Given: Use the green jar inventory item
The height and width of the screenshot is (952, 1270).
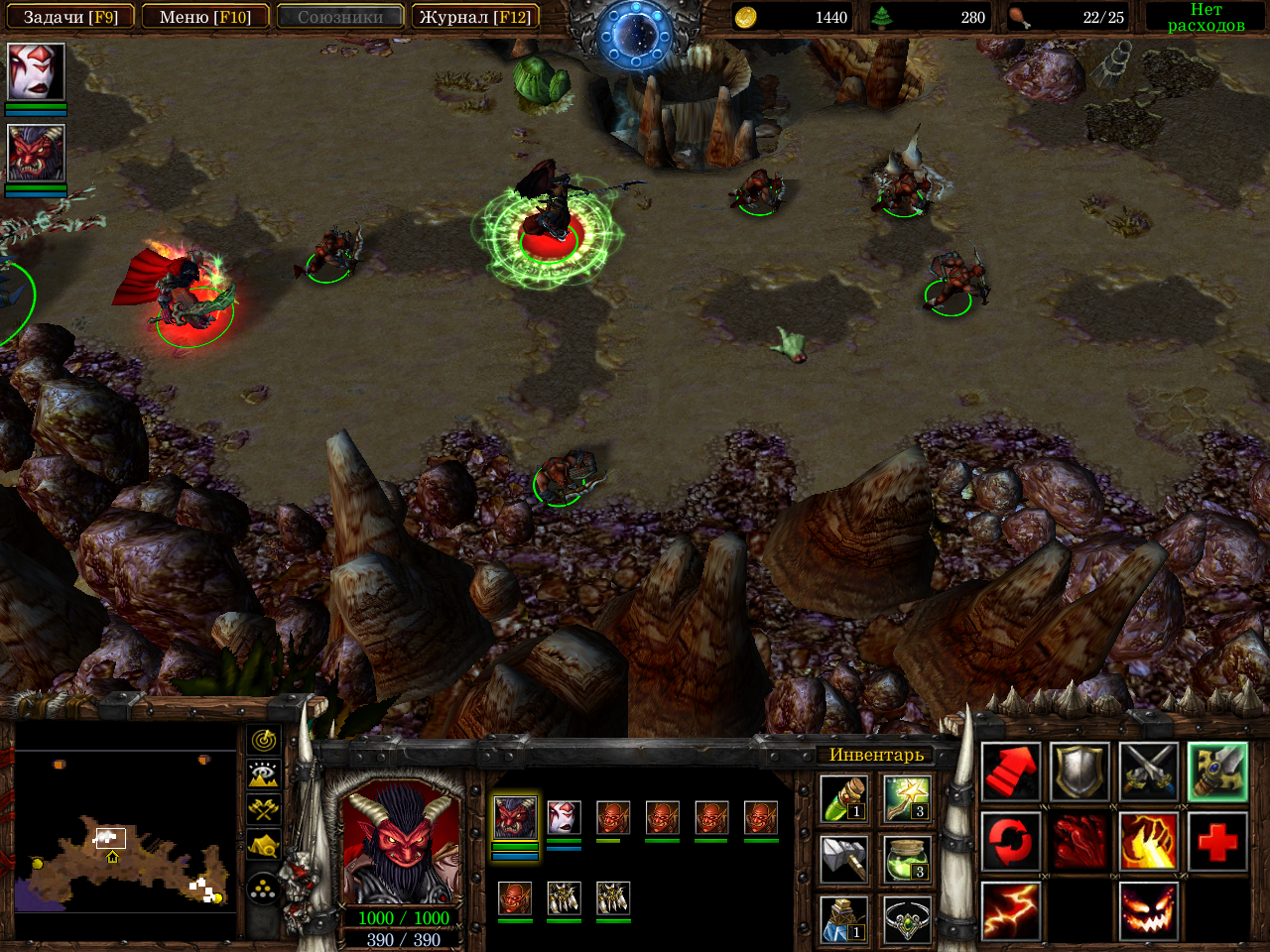Looking at the screenshot, I should 907,859.
